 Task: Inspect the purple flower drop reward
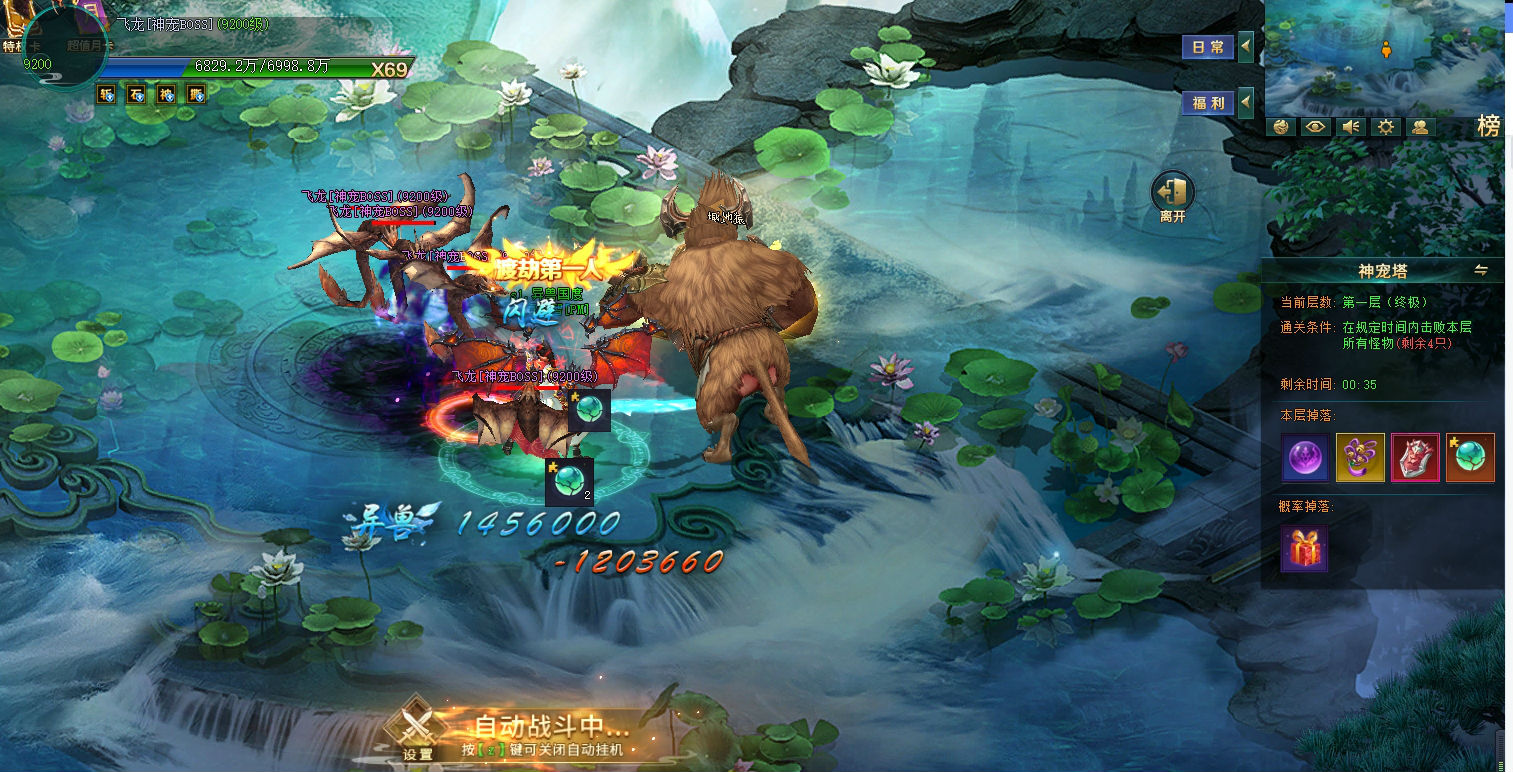coord(1360,458)
